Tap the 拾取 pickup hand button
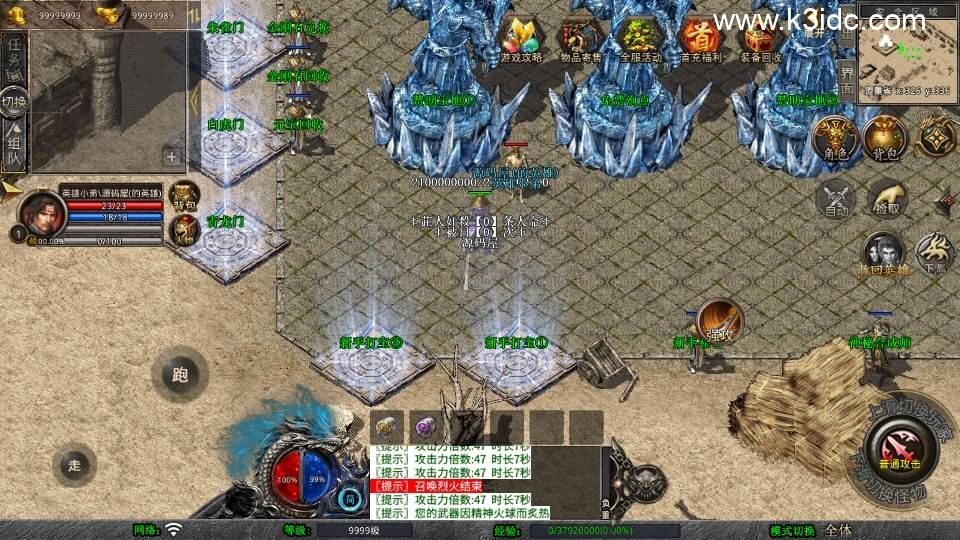Screen dimensions: 960x540 (x=886, y=196)
